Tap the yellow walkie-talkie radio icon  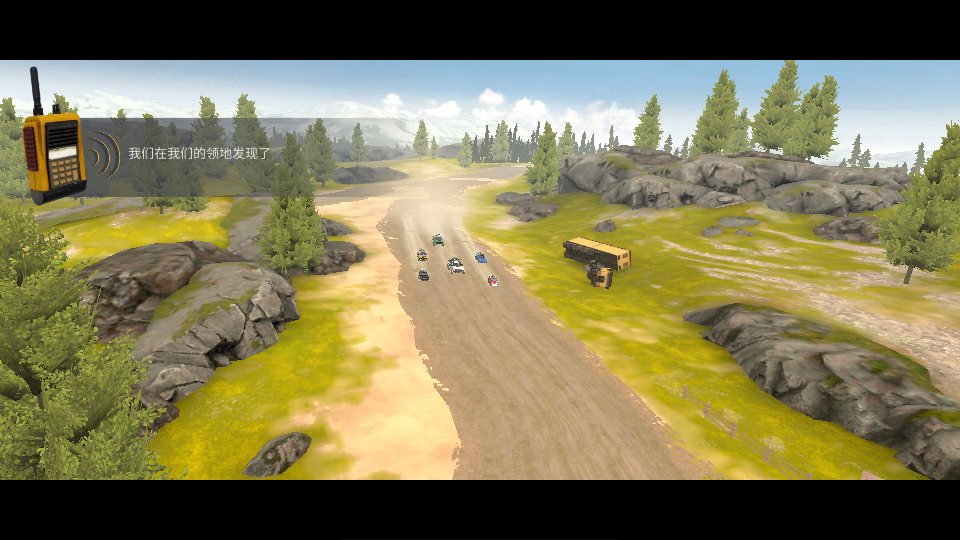pyautogui.click(x=54, y=152)
